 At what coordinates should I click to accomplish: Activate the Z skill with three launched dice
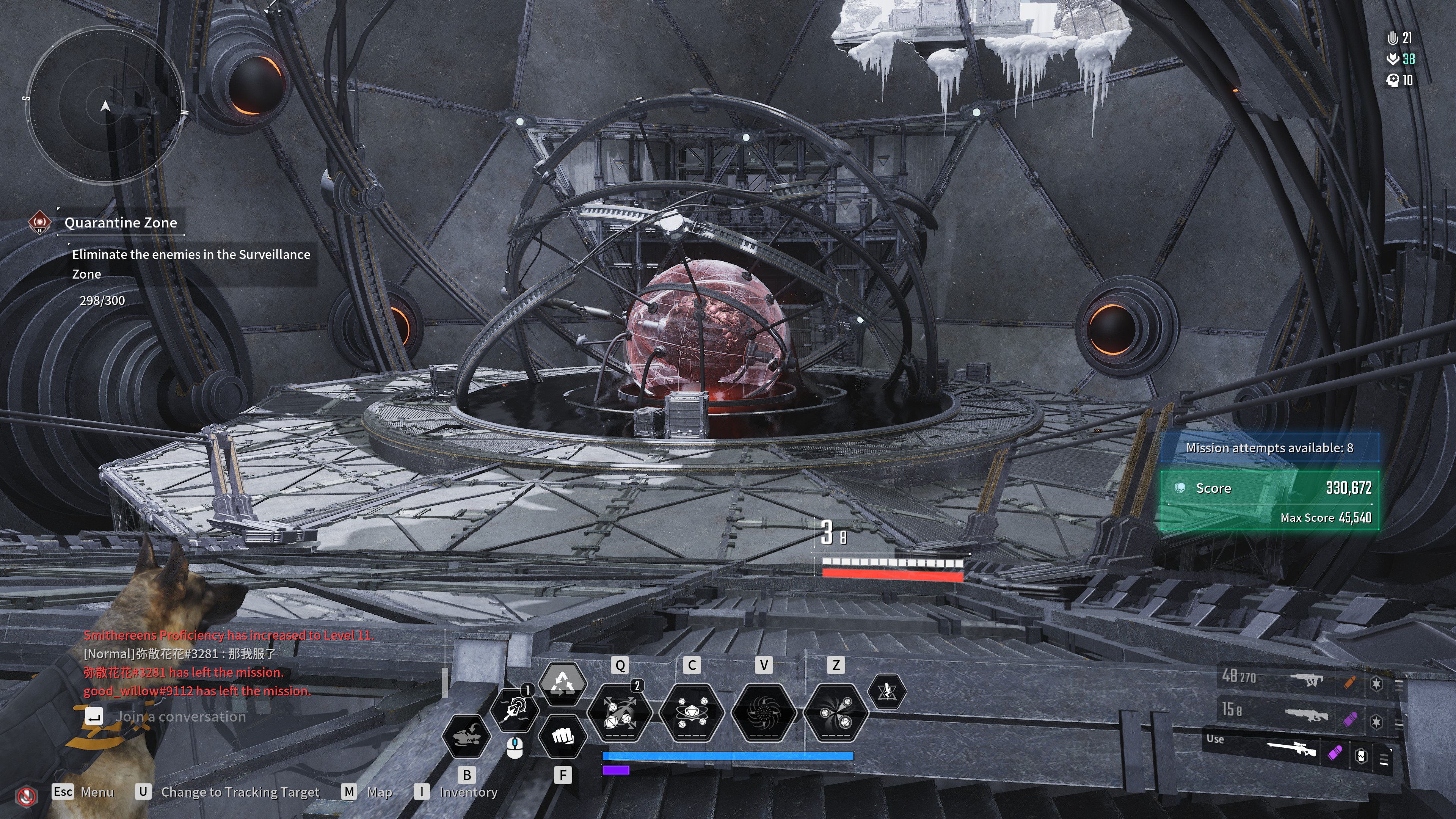click(835, 712)
